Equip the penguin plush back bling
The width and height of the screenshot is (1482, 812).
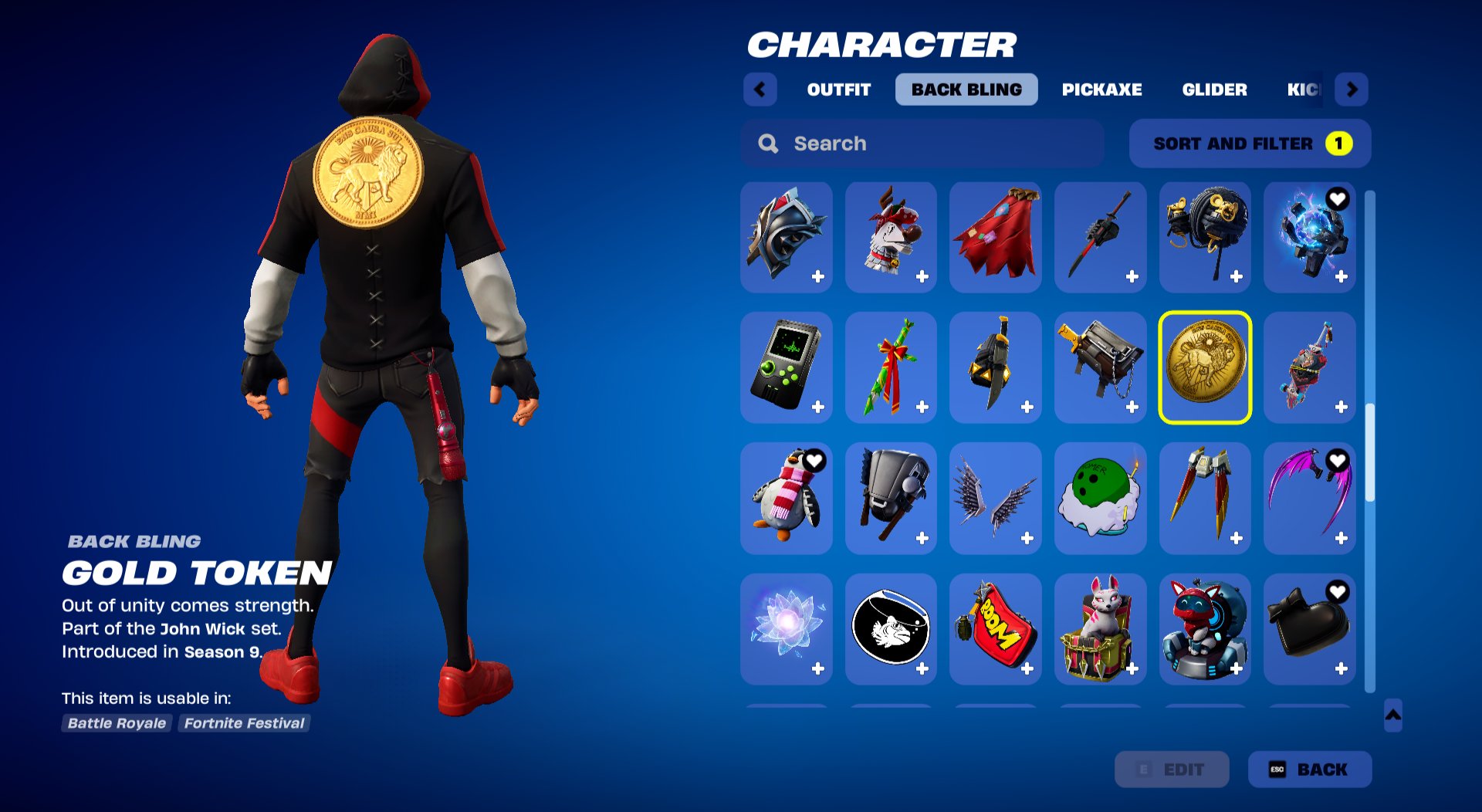click(x=786, y=499)
